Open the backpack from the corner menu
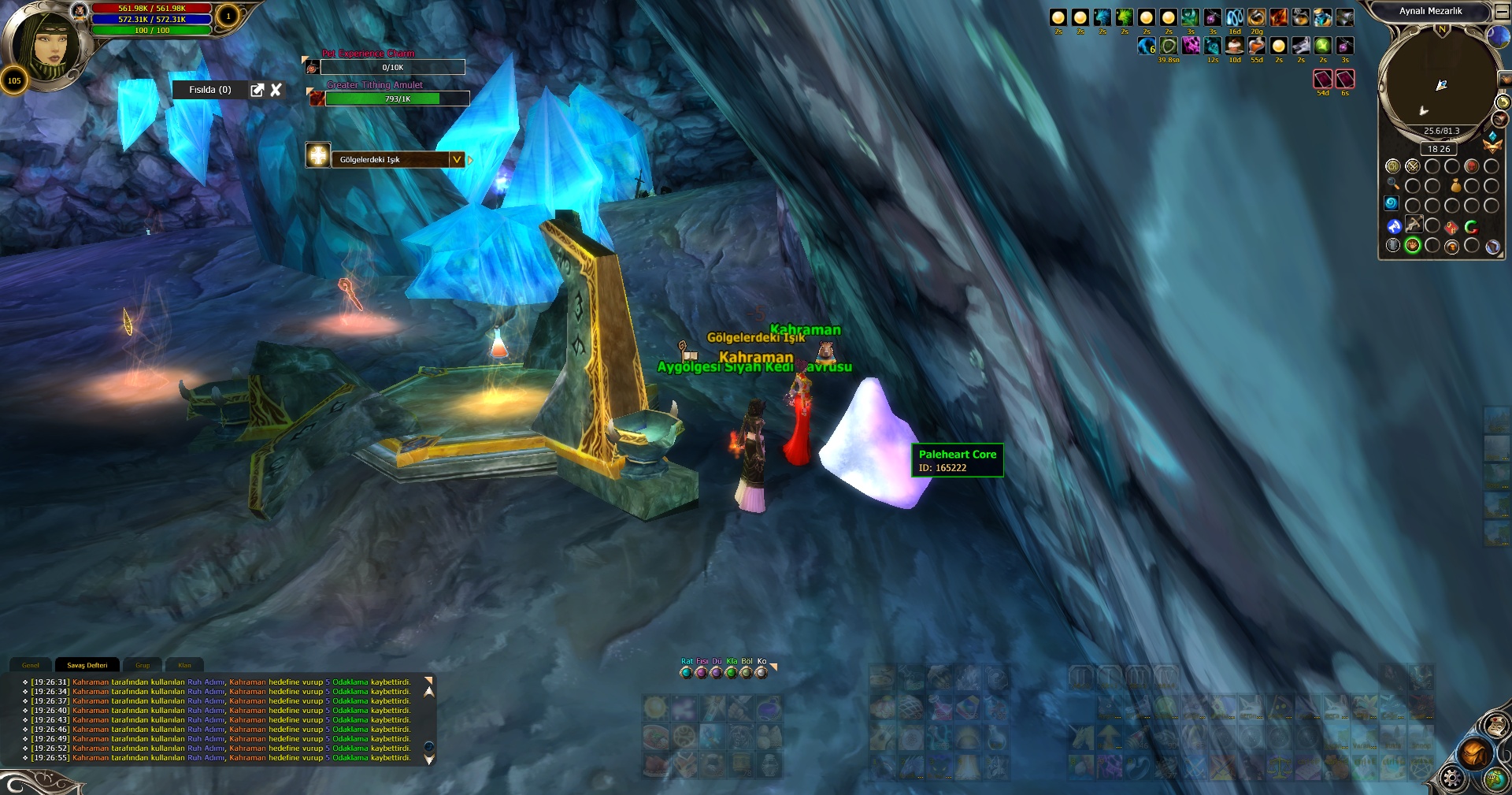The width and height of the screenshot is (1512, 795). click(x=1474, y=754)
